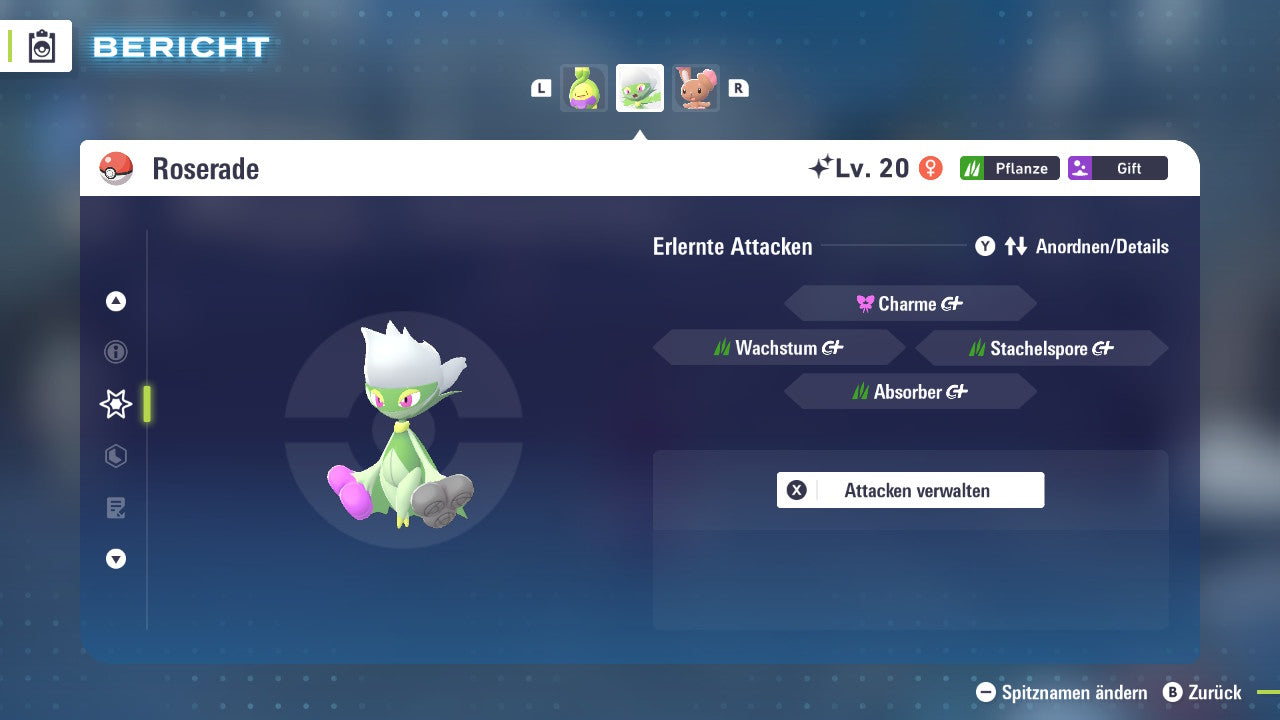Screen dimensions: 1280x720
Task: Click the female gender symbol
Action: (x=932, y=168)
